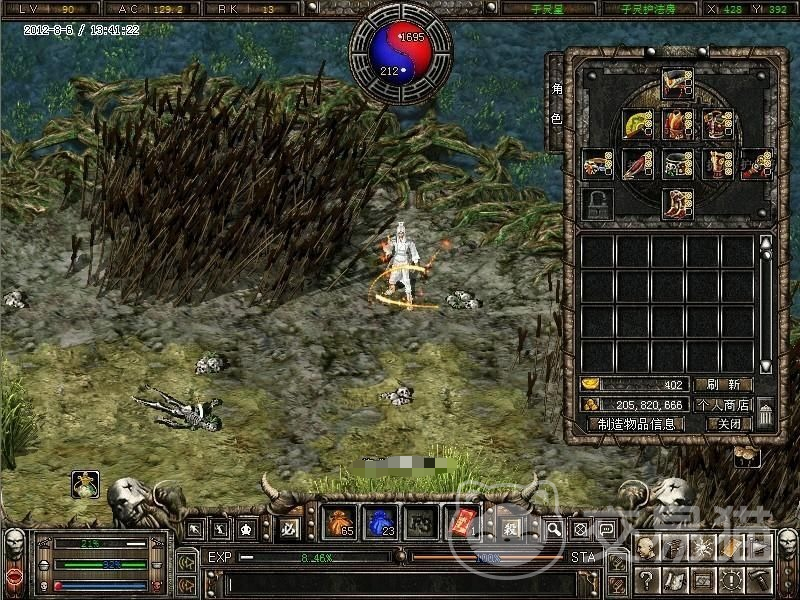Open the 个人商店 personal shop
Viewport: 800px width, 600px height.
click(722, 404)
